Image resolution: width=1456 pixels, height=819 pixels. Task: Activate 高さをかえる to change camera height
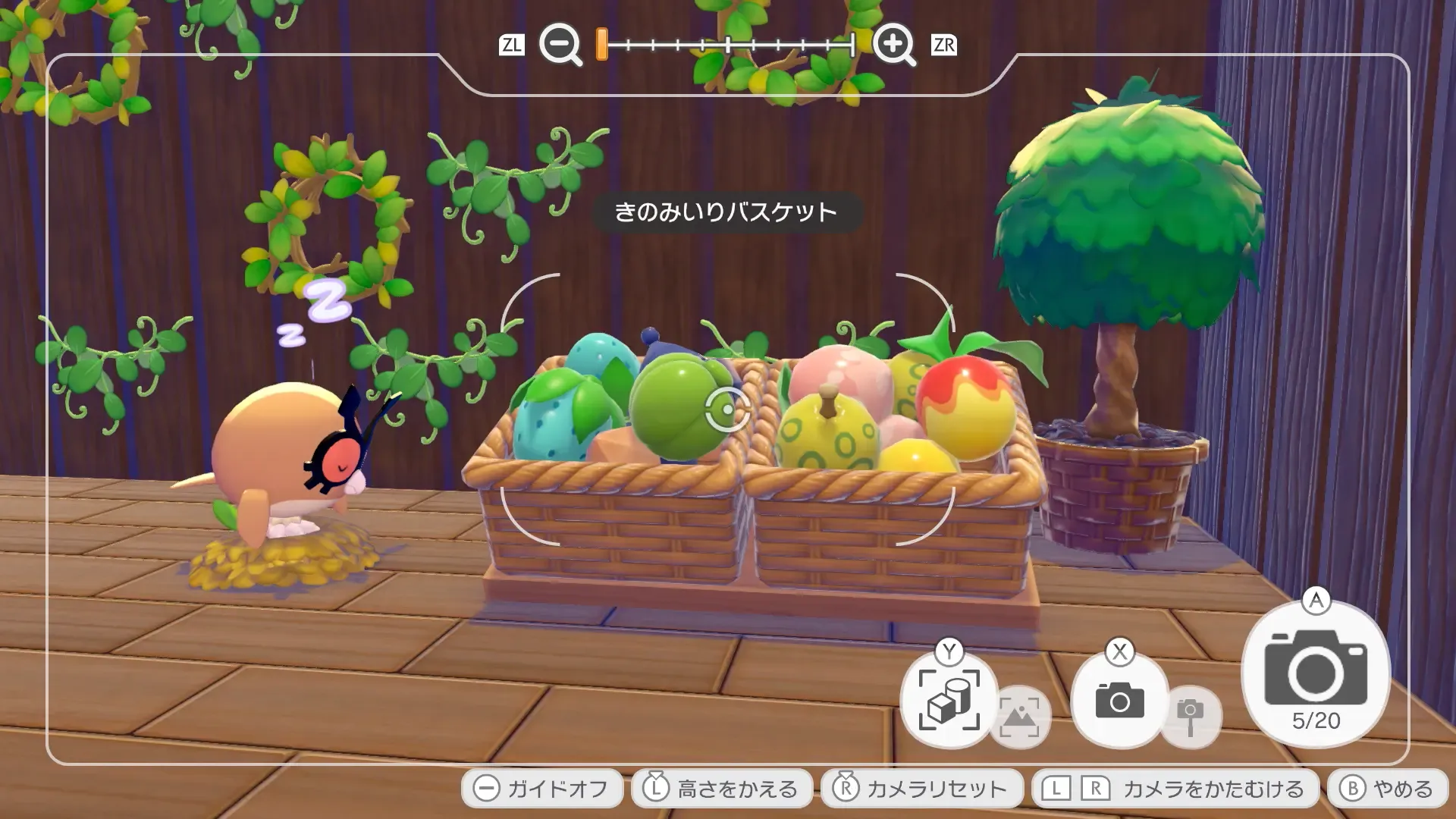720,787
